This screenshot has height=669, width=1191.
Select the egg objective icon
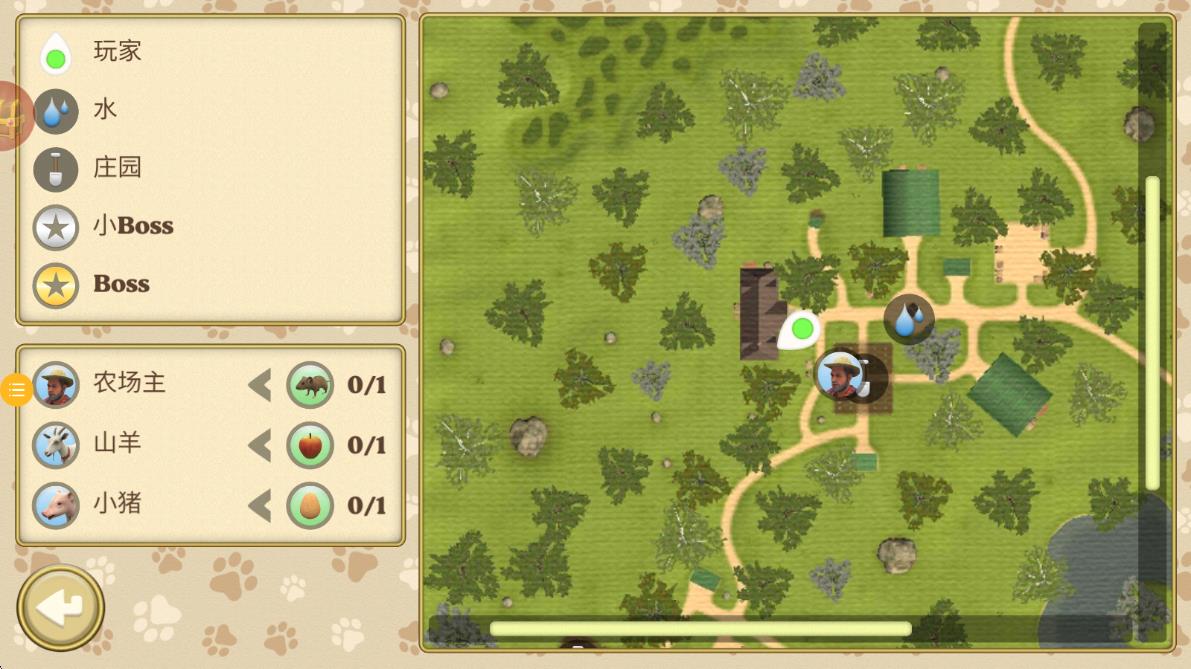click(x=311, y=505)
